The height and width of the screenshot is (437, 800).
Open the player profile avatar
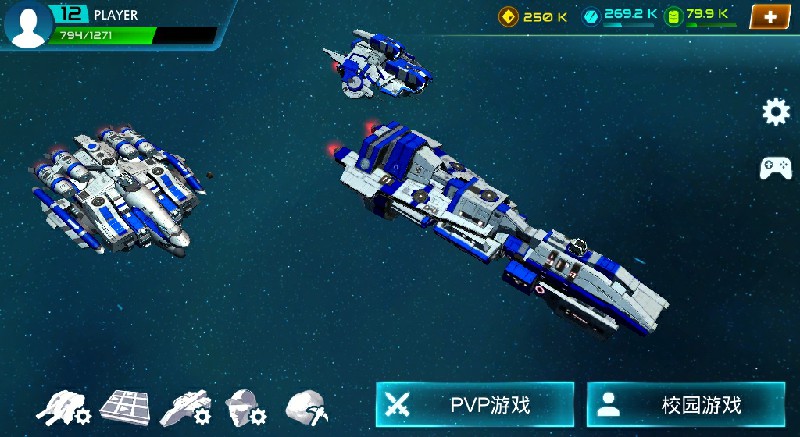(x=27, y=24)
